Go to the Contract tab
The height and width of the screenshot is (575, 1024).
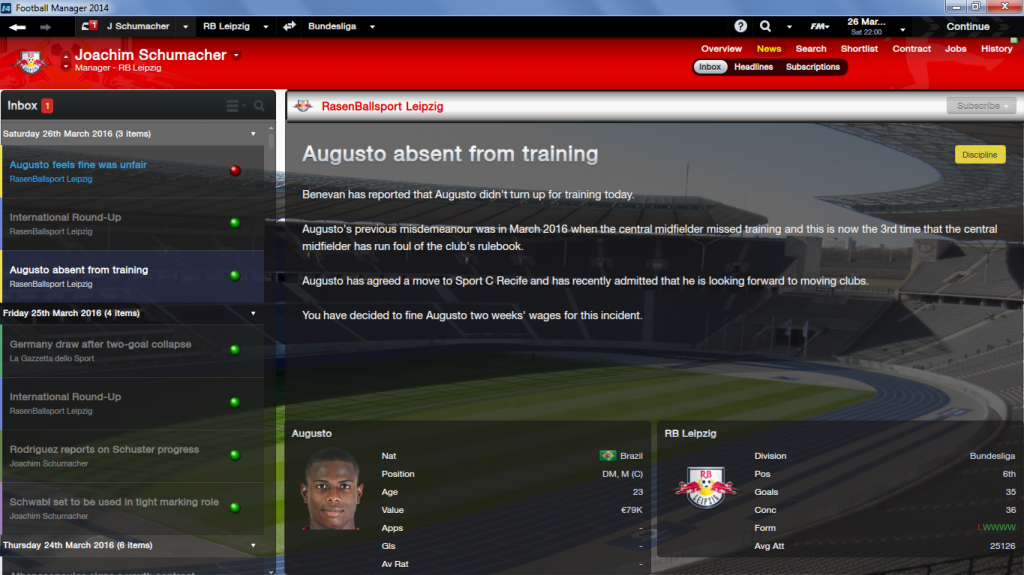click(x=911, y=49)
